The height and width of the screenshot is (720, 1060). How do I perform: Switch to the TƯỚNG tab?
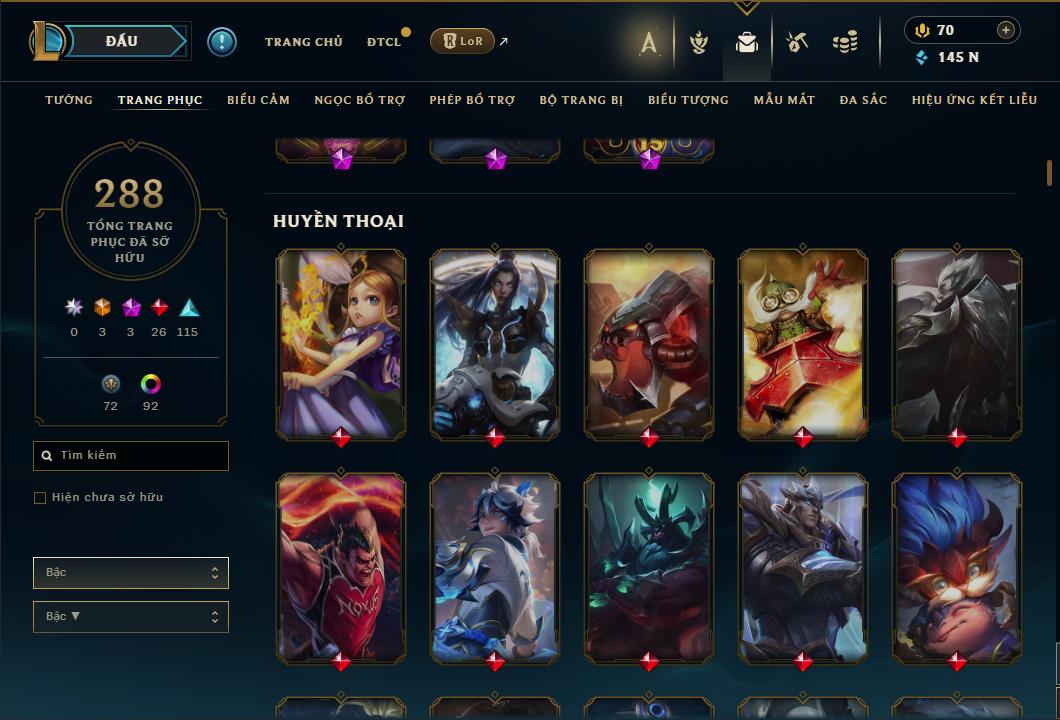pos(69,100)
